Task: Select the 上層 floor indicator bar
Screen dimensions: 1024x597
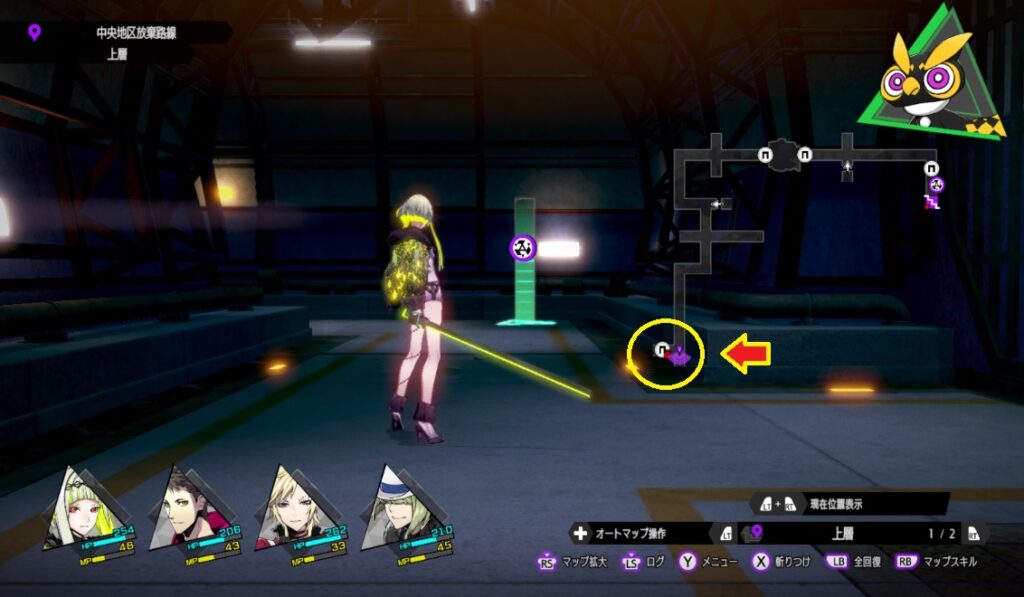Action: [840, 534]
